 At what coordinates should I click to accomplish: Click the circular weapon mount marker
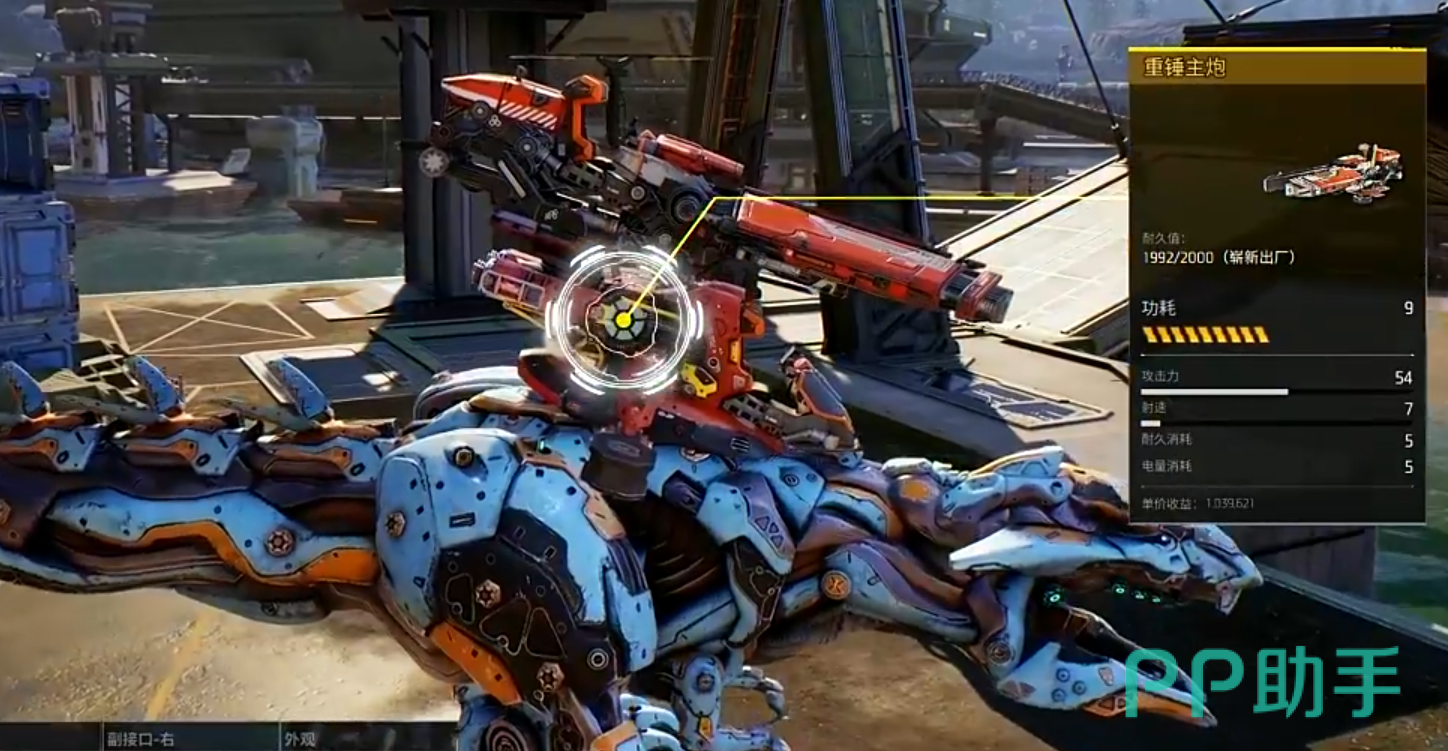(622, 320)
